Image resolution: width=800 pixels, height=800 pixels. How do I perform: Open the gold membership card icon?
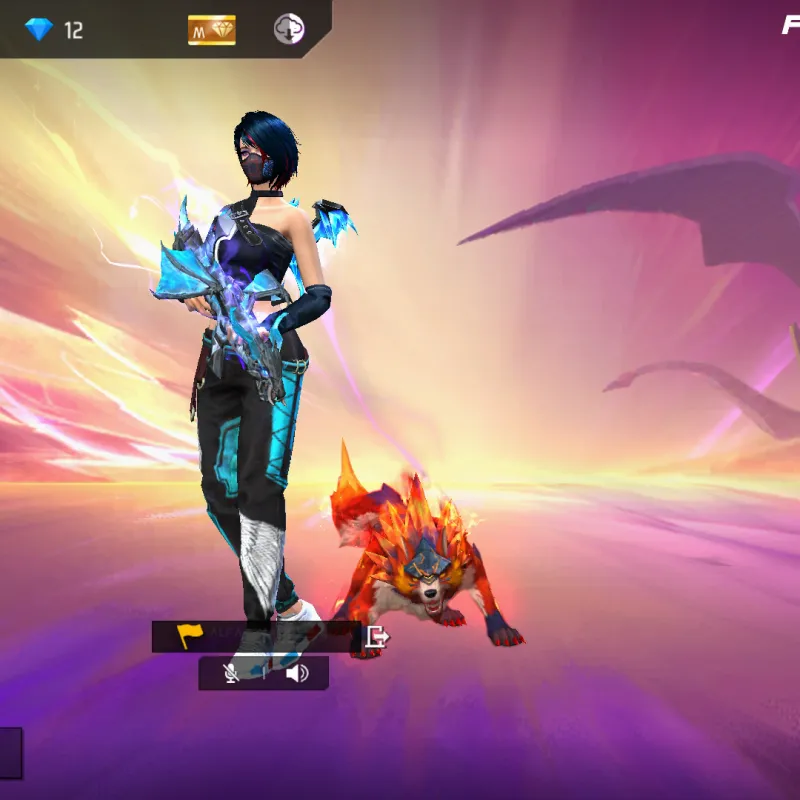pos(211,30)
